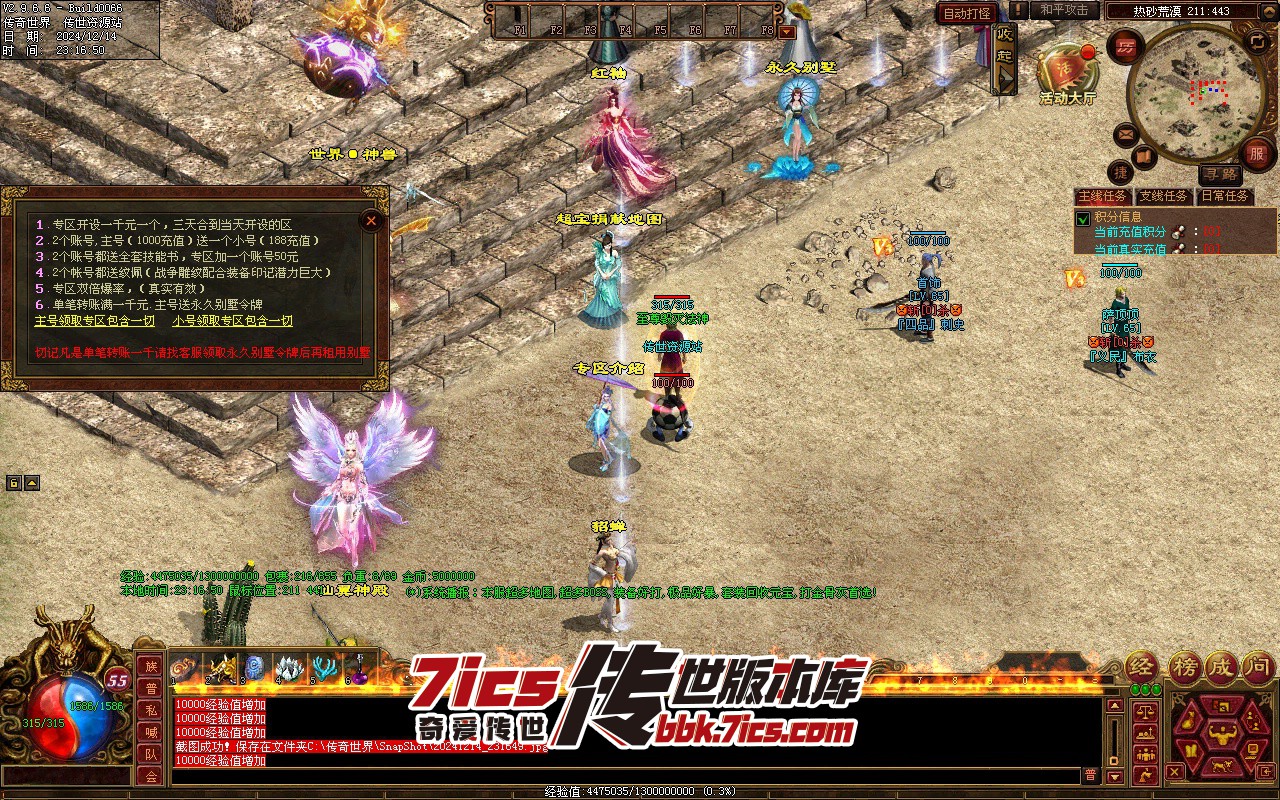Choose the 私 private chat channel
The image size is (1280, 800).
[151, 710]
